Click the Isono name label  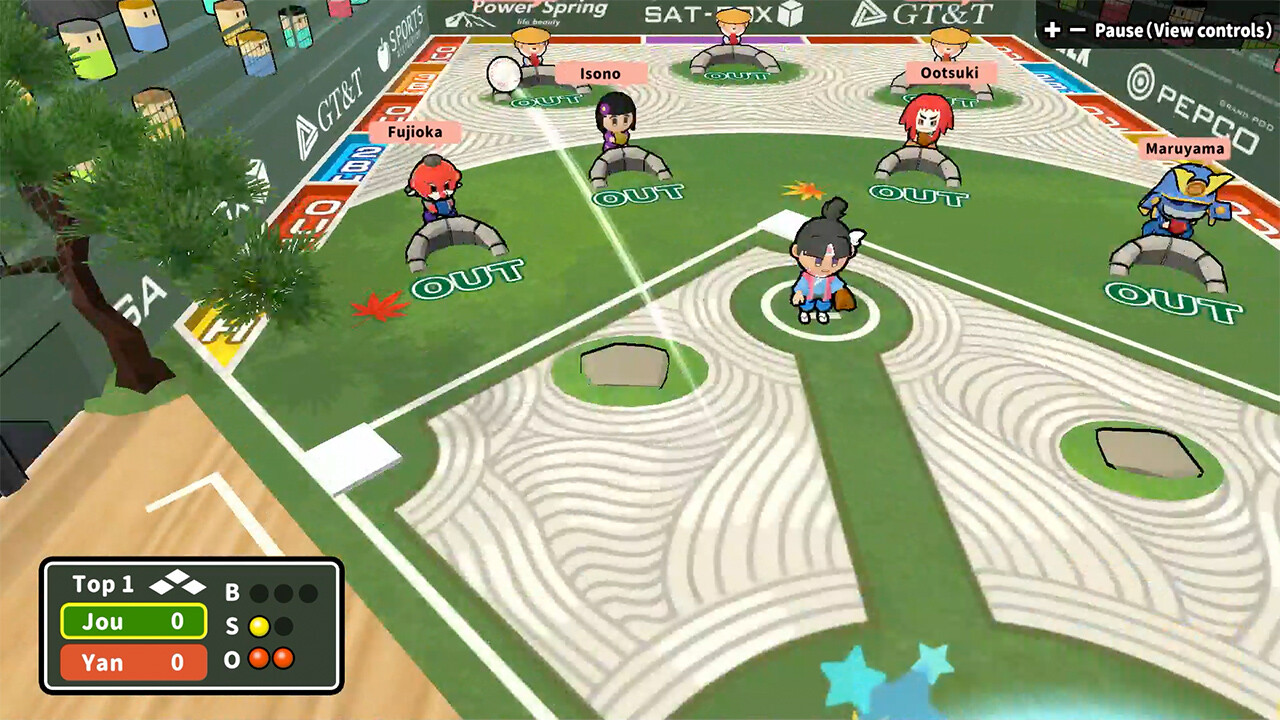[x=599, y=73]
